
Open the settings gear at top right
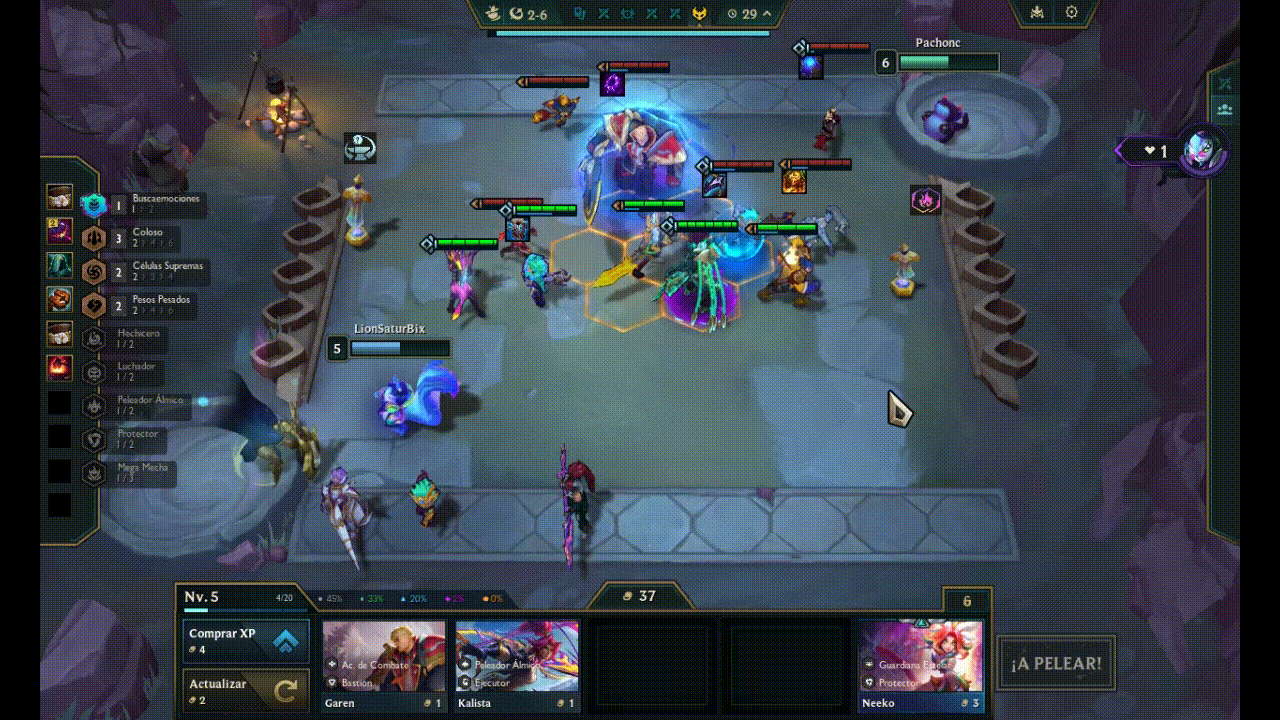point(1069,12)
